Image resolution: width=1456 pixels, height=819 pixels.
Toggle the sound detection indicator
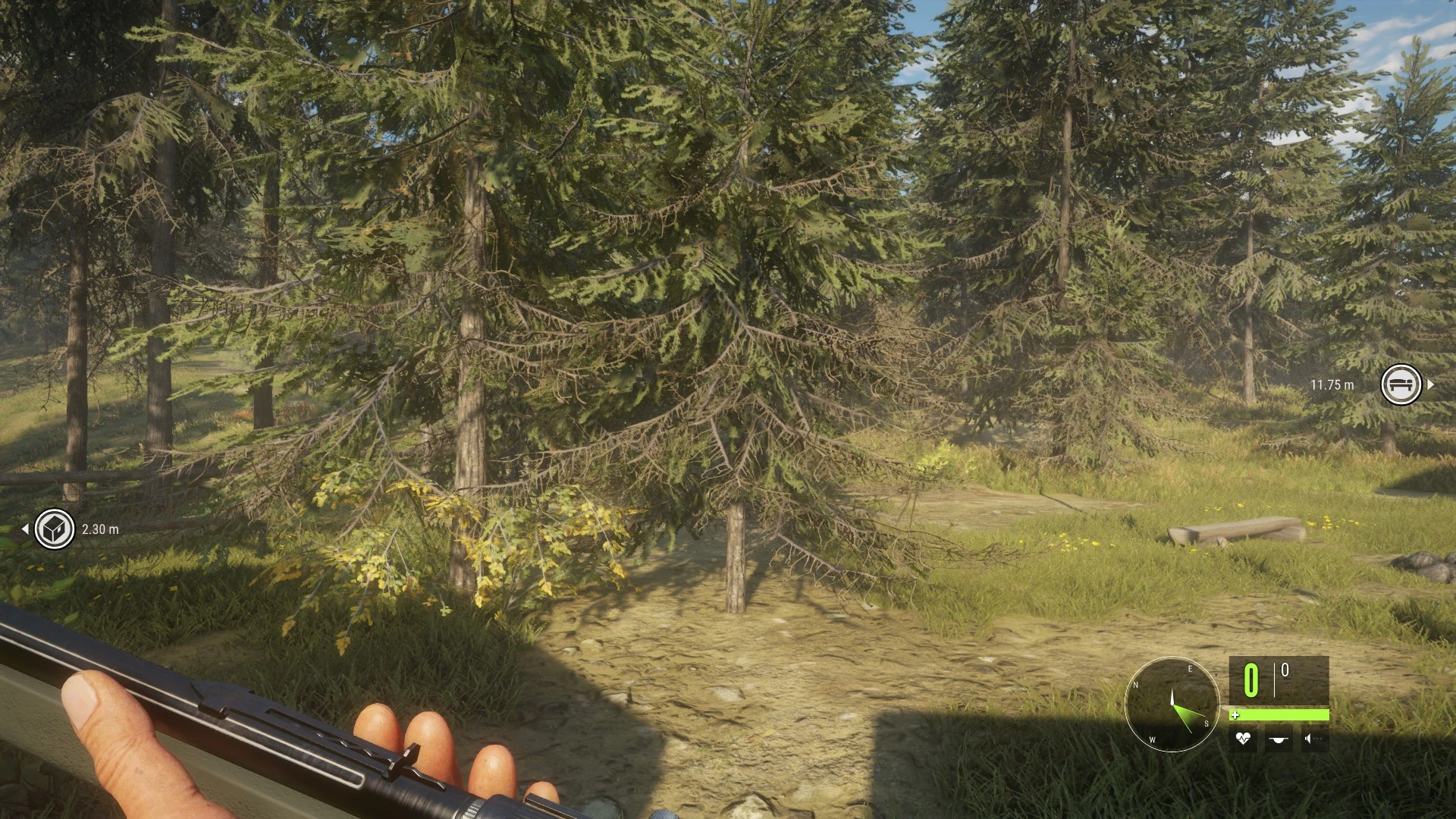point(1307,739)
